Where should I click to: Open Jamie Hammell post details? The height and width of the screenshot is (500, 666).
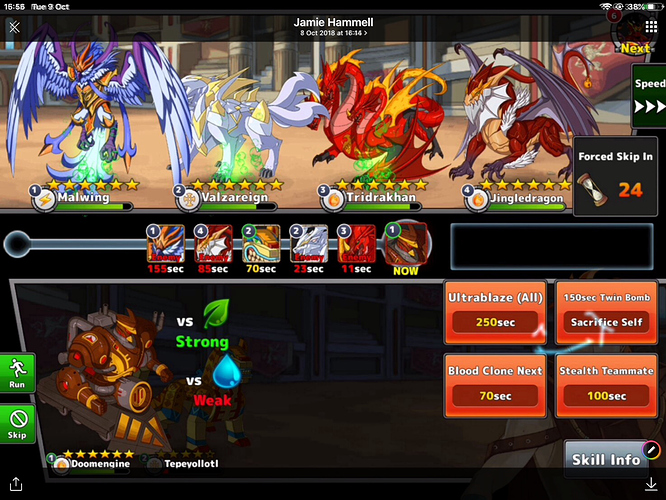point(331,26)
